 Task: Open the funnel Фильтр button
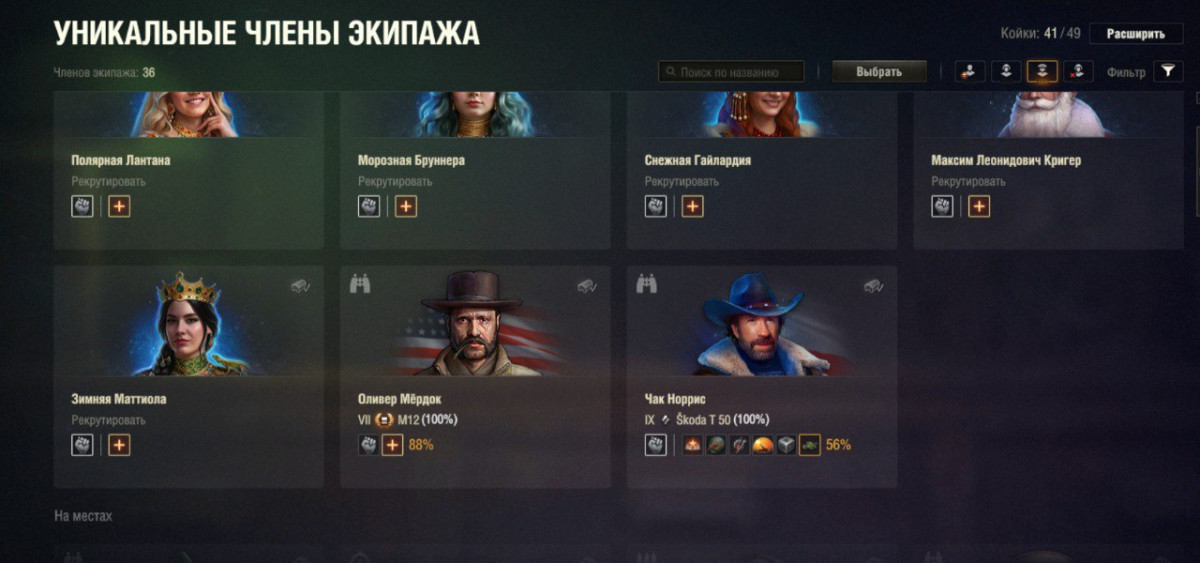(x=1167, y=71)
